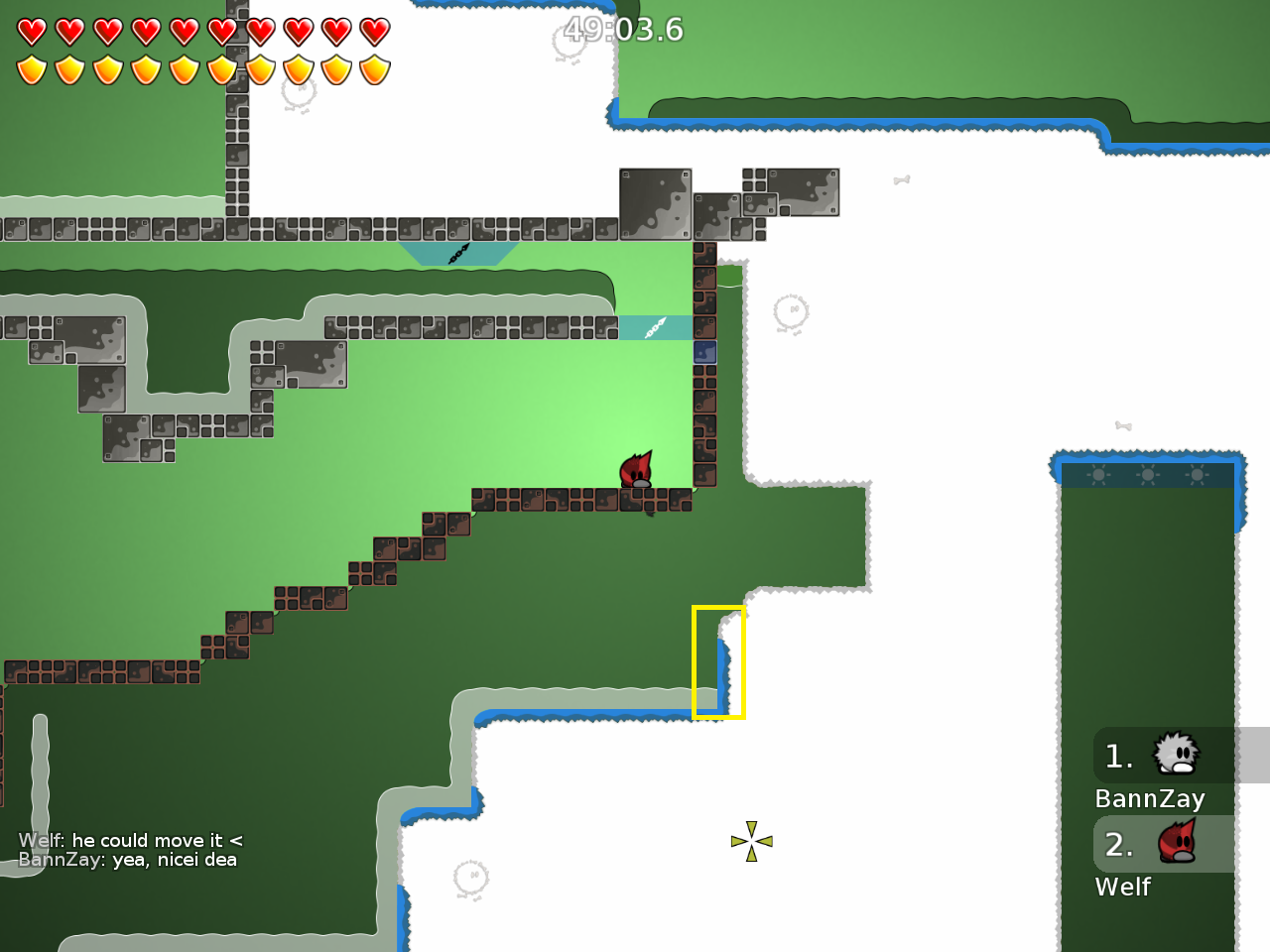Viewport: 1270px width, 952px height.
Task: Click BannZay's white tee avatar on the scoreboard
Action: tap(1177, 754)
